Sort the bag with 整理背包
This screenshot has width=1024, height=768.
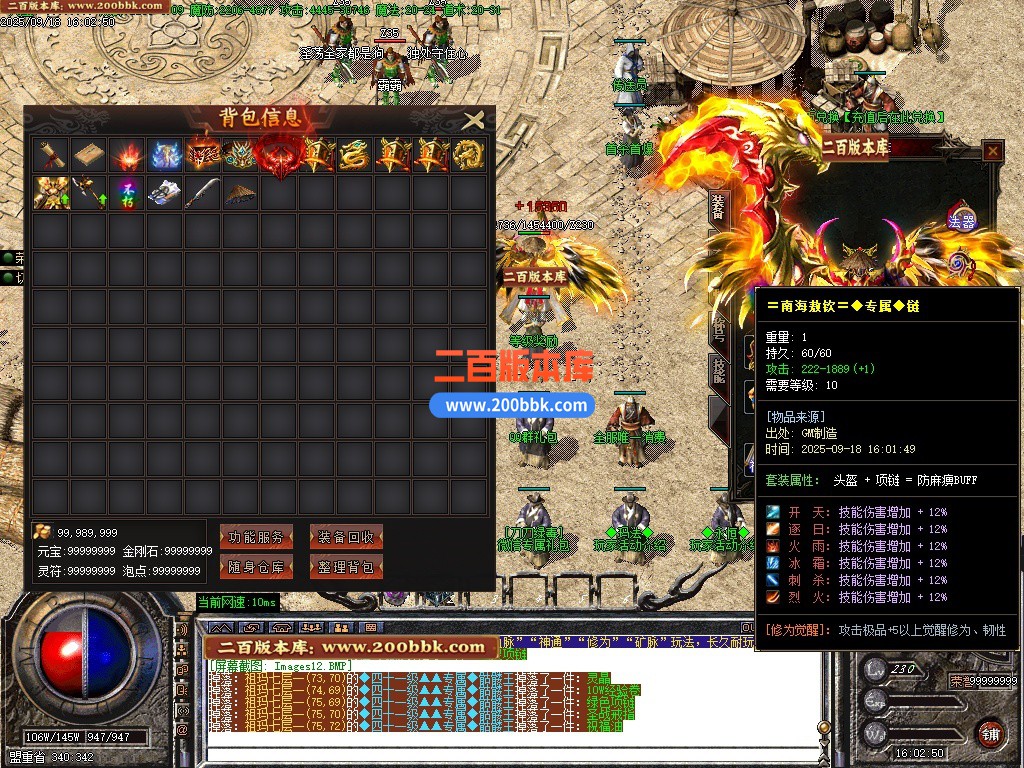pos(346,567)
